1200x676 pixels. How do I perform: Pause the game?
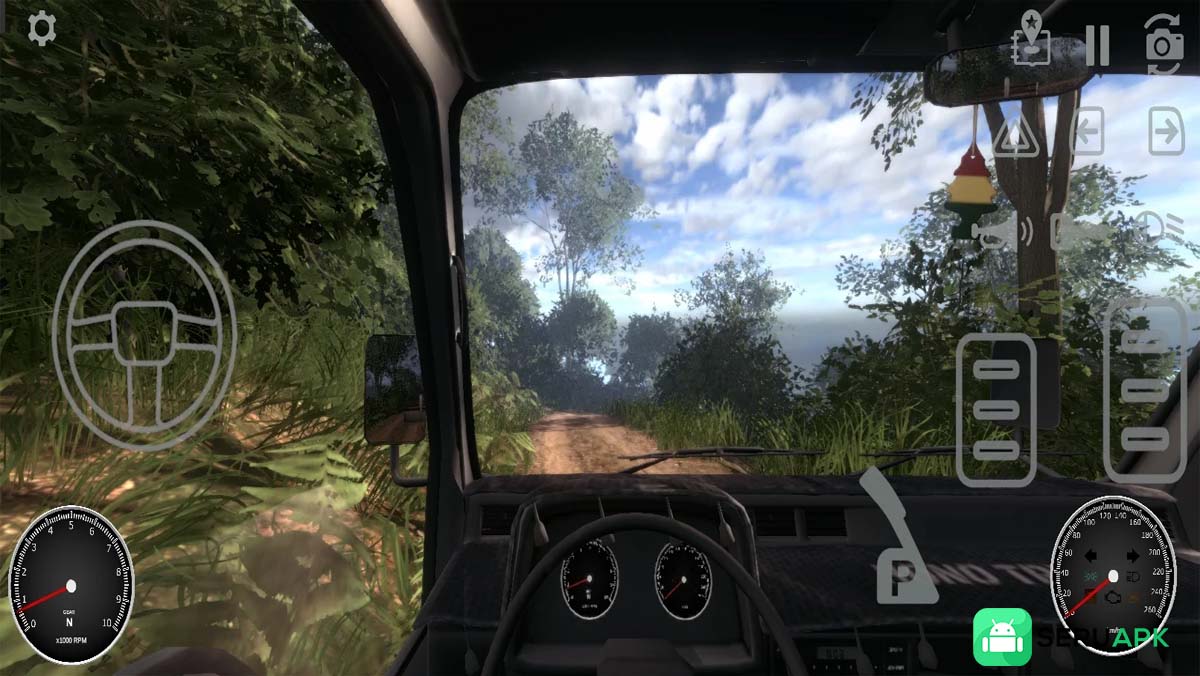1097,45
